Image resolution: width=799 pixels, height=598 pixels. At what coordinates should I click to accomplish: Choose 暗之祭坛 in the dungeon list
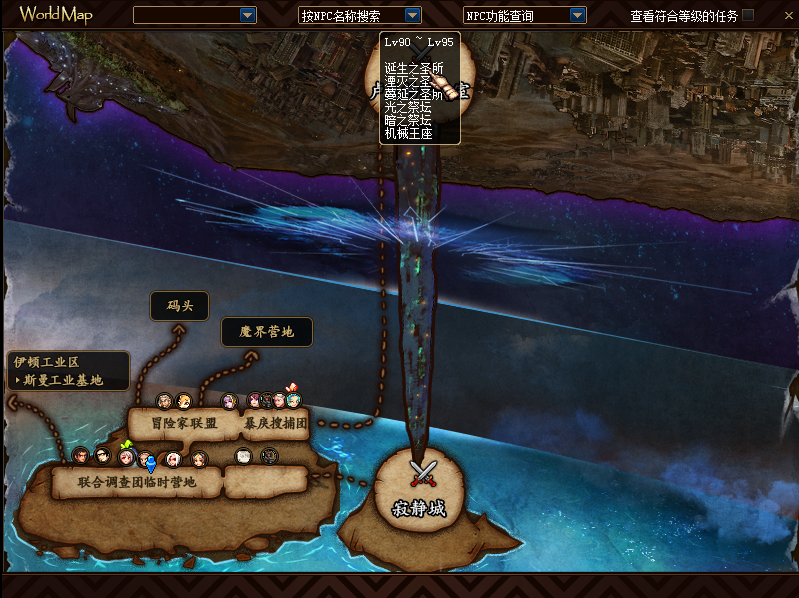pyautogui.click(x=407, y=120)
